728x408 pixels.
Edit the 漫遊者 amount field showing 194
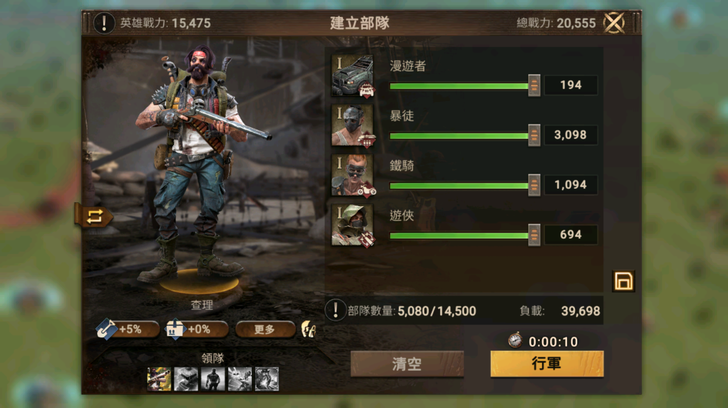571,86
